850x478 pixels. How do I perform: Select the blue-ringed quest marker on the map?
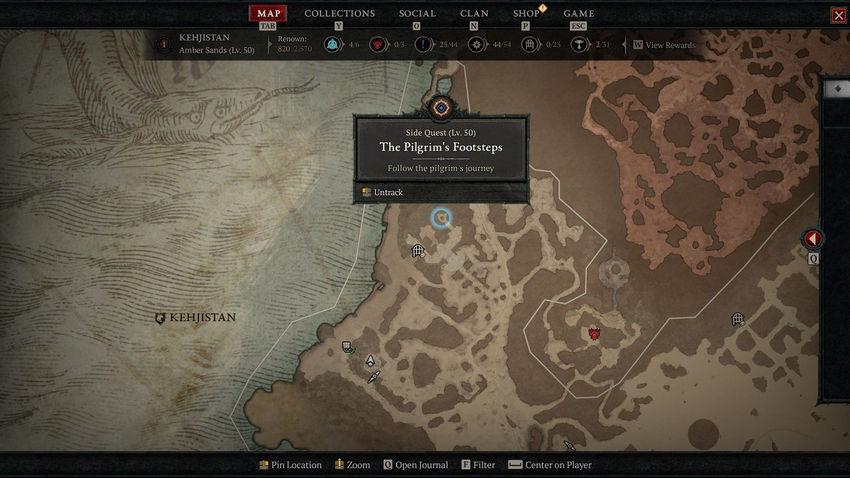pos(441,218)
